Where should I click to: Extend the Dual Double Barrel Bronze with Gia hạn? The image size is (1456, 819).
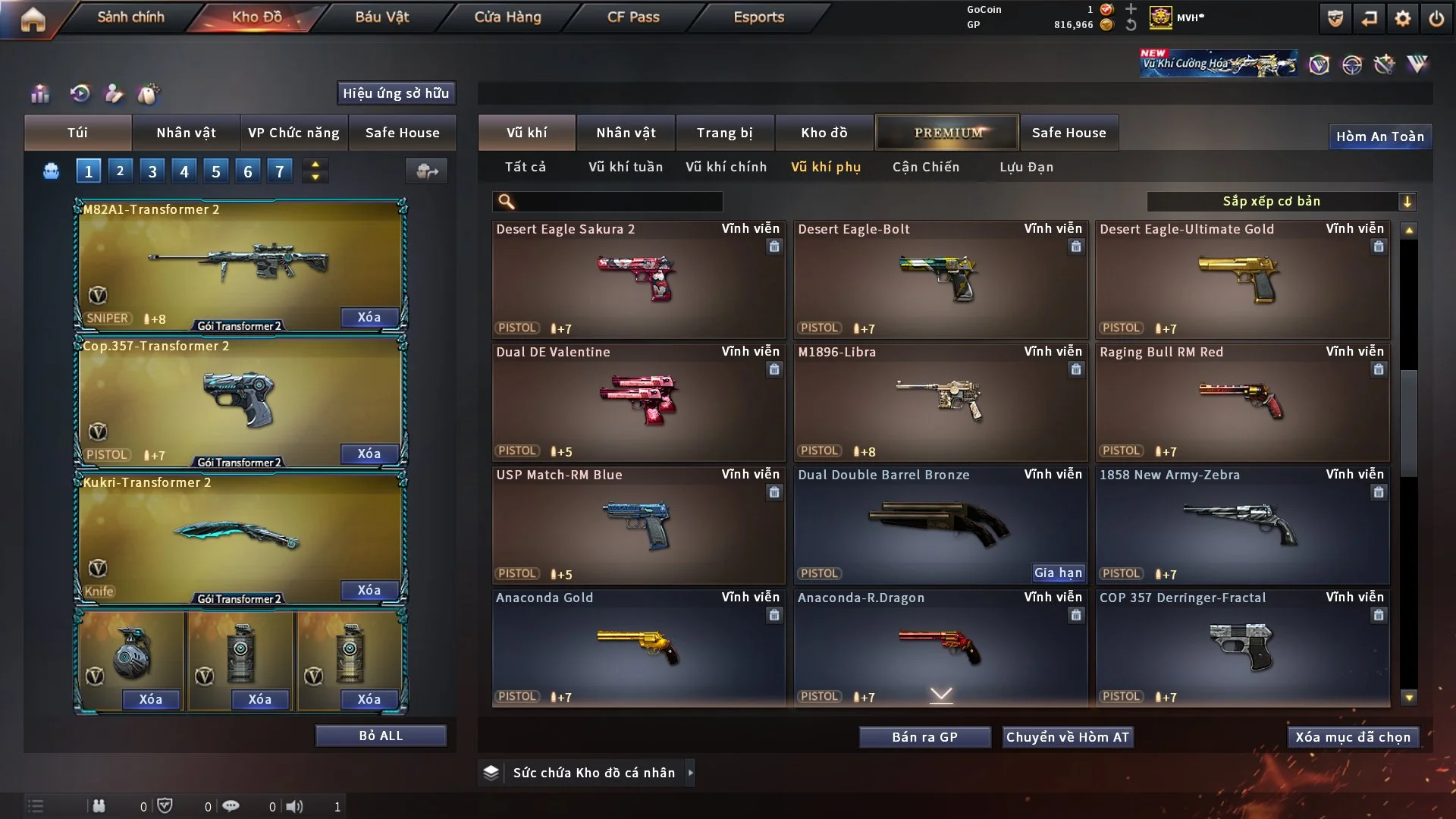point(1058,573)
